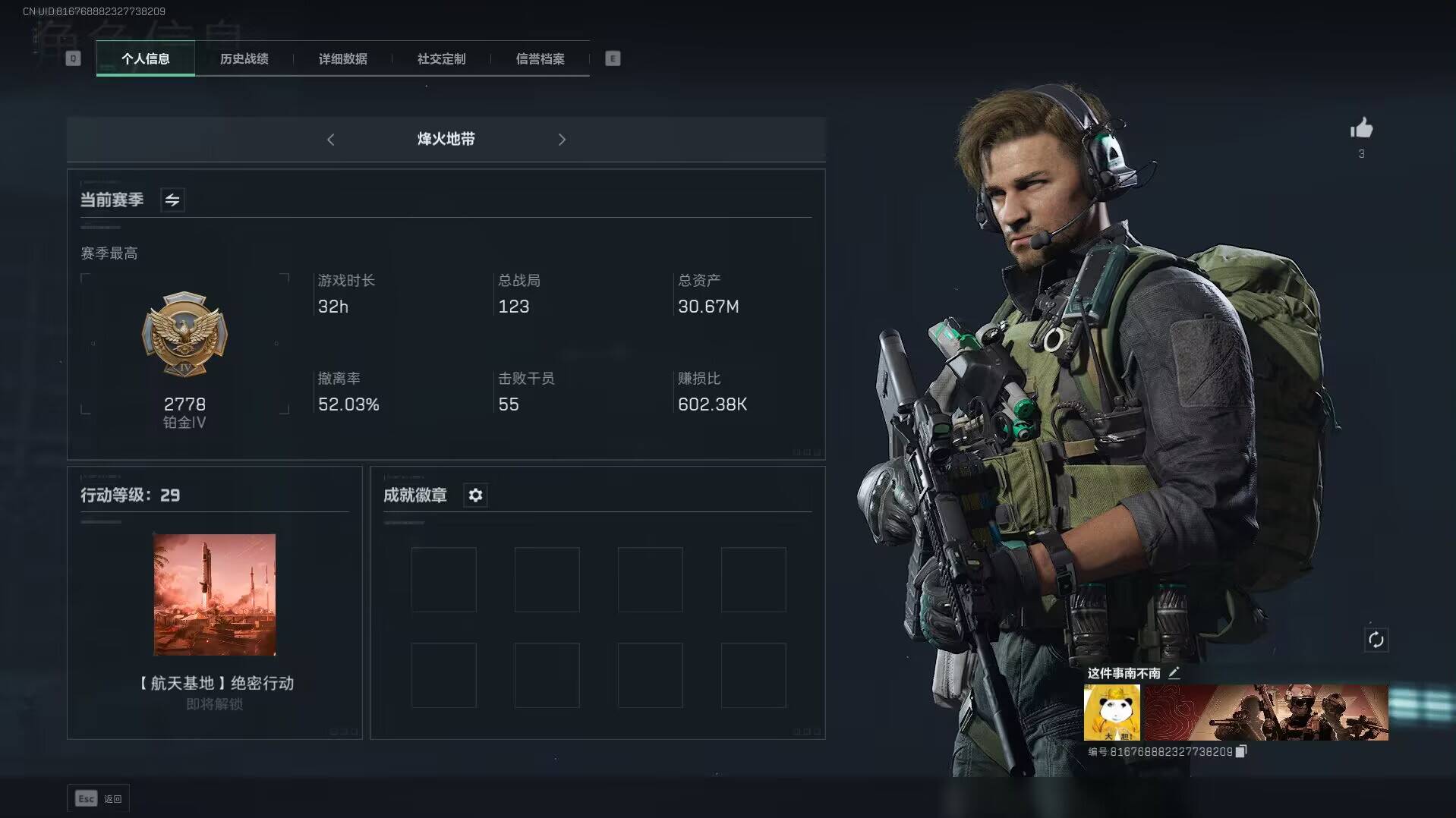Show the 详细数据 tab
This screenshot has height=818, width=1456.
point(342,58)
